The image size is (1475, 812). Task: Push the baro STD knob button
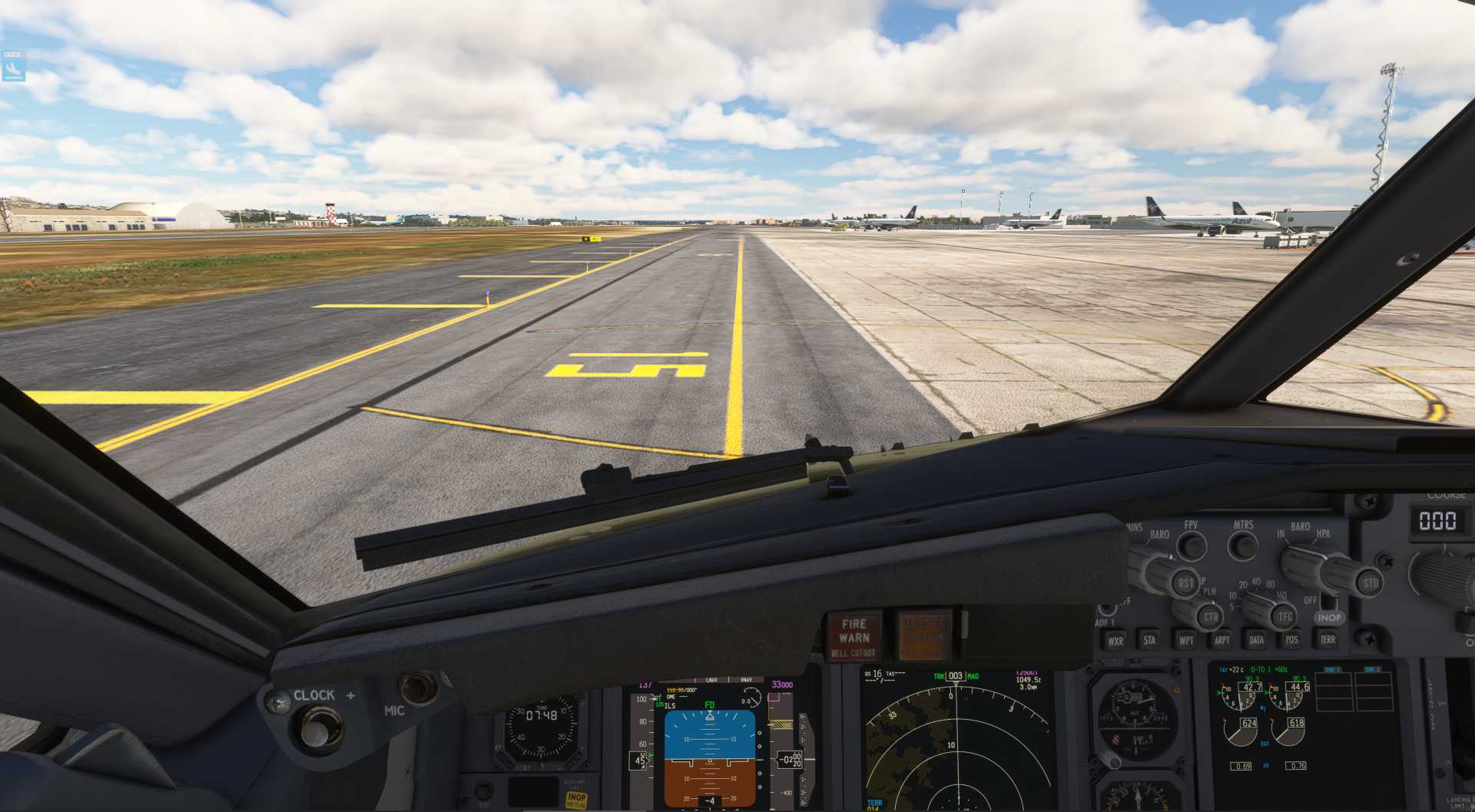(1371, 582)
